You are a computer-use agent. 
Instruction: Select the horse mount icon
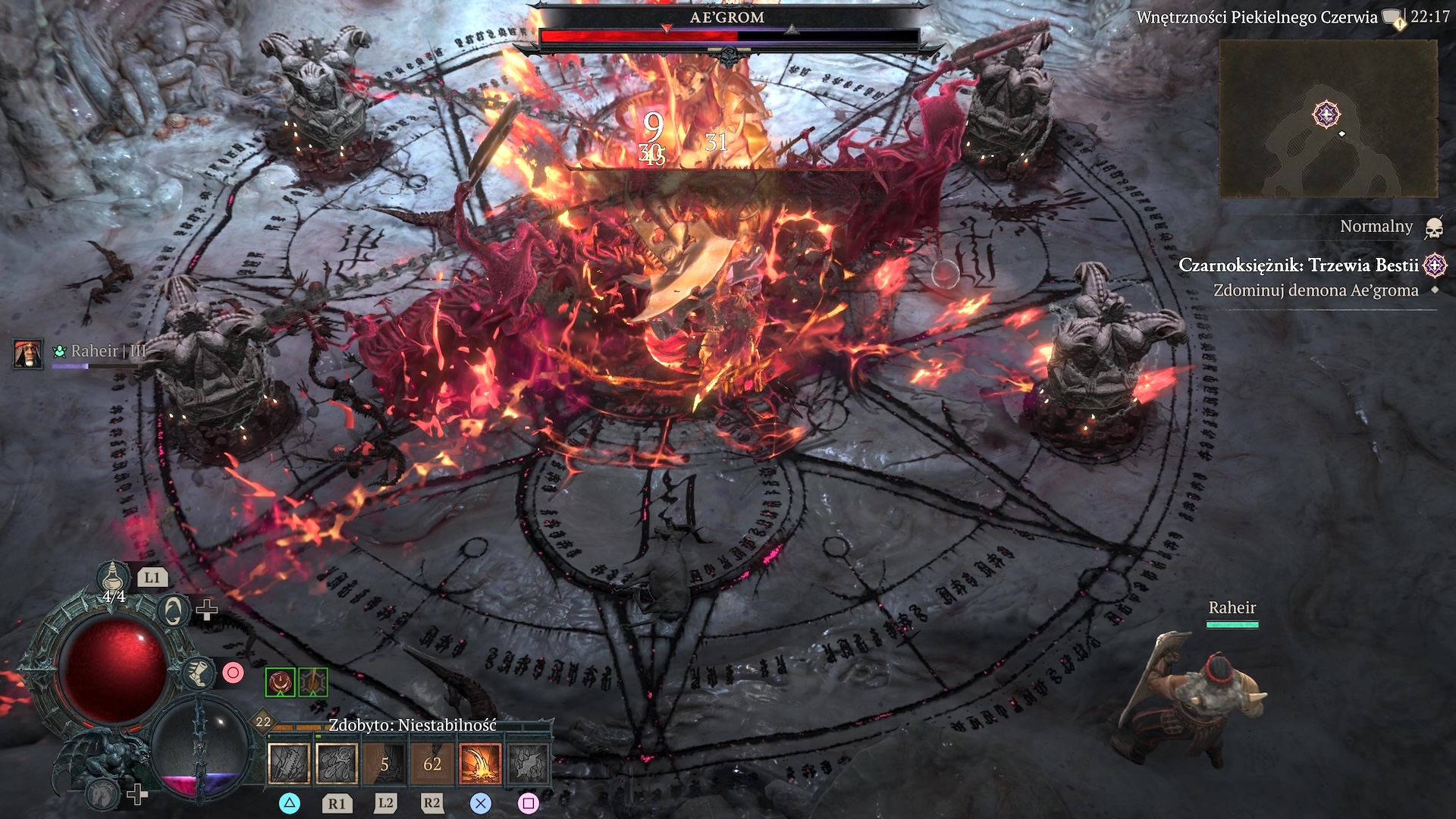102,793
